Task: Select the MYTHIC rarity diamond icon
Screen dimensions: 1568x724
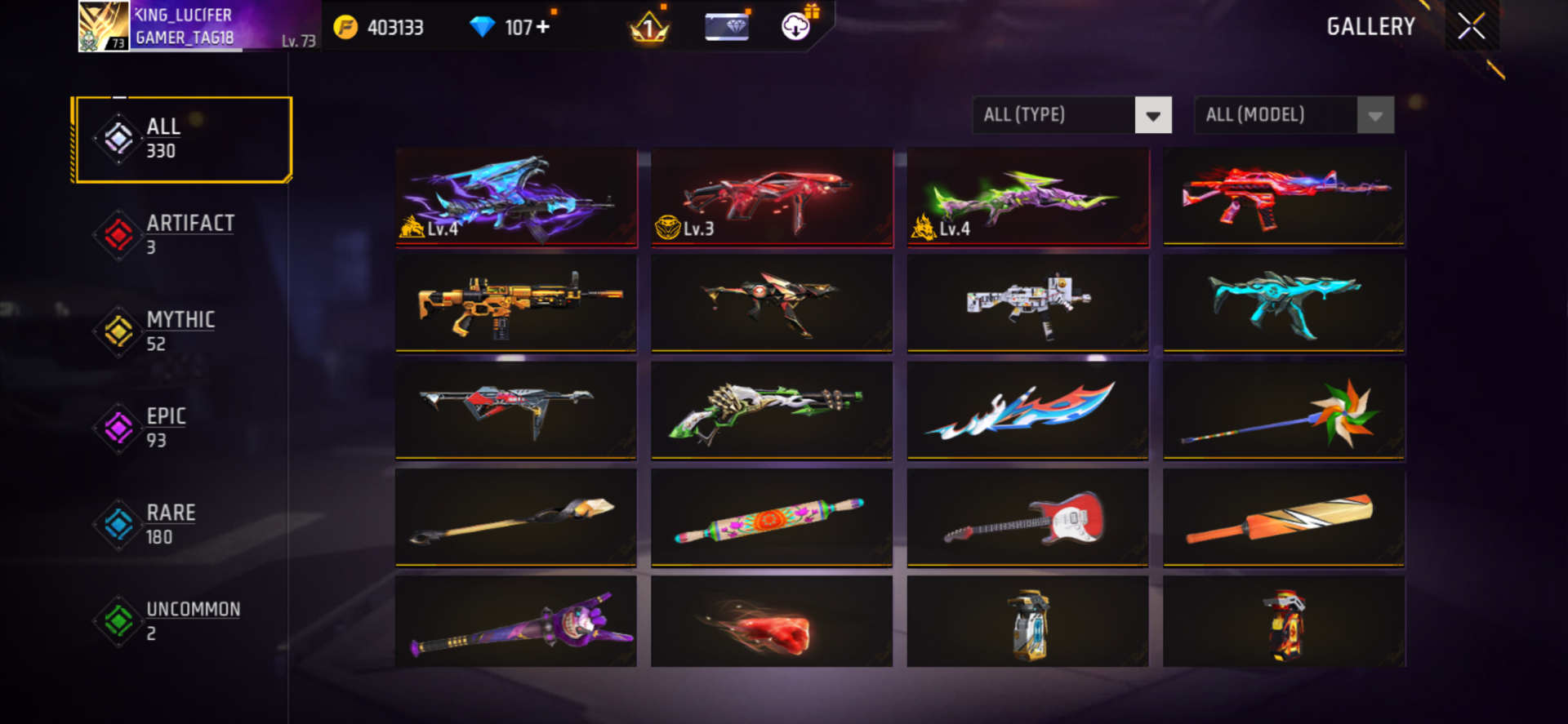Action: coord(118,331)
